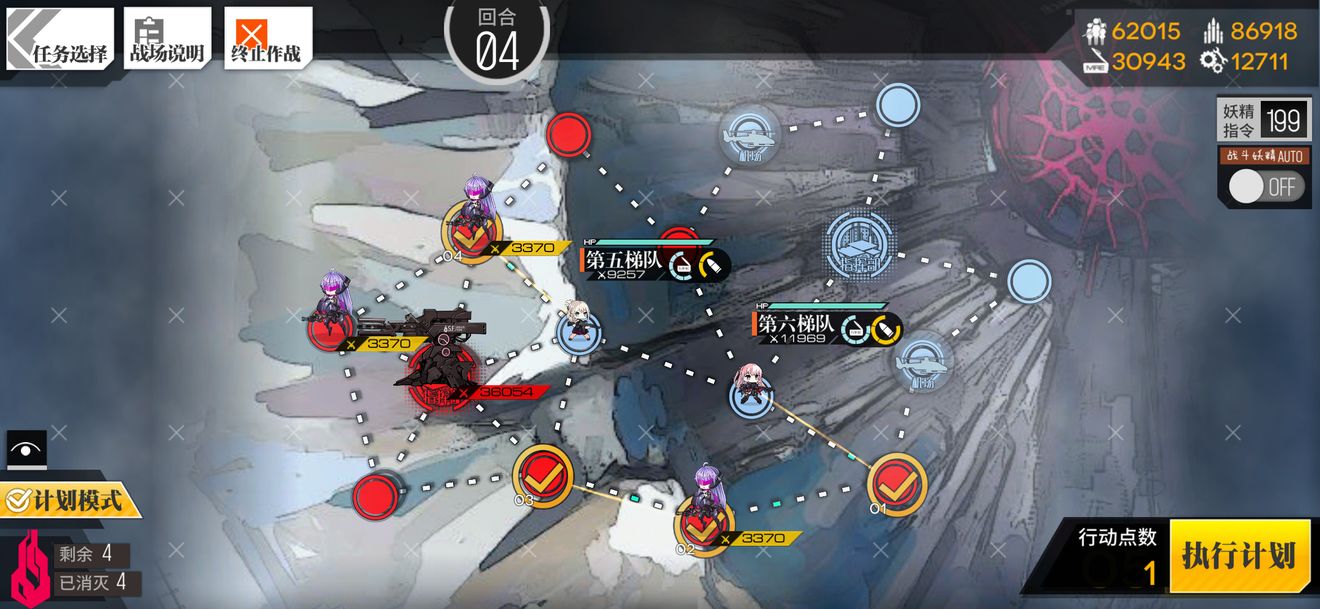Viewport: 1320px width, 609px height.
Task: Open the 战场说明 battlefield briefing
Action: 167,38
